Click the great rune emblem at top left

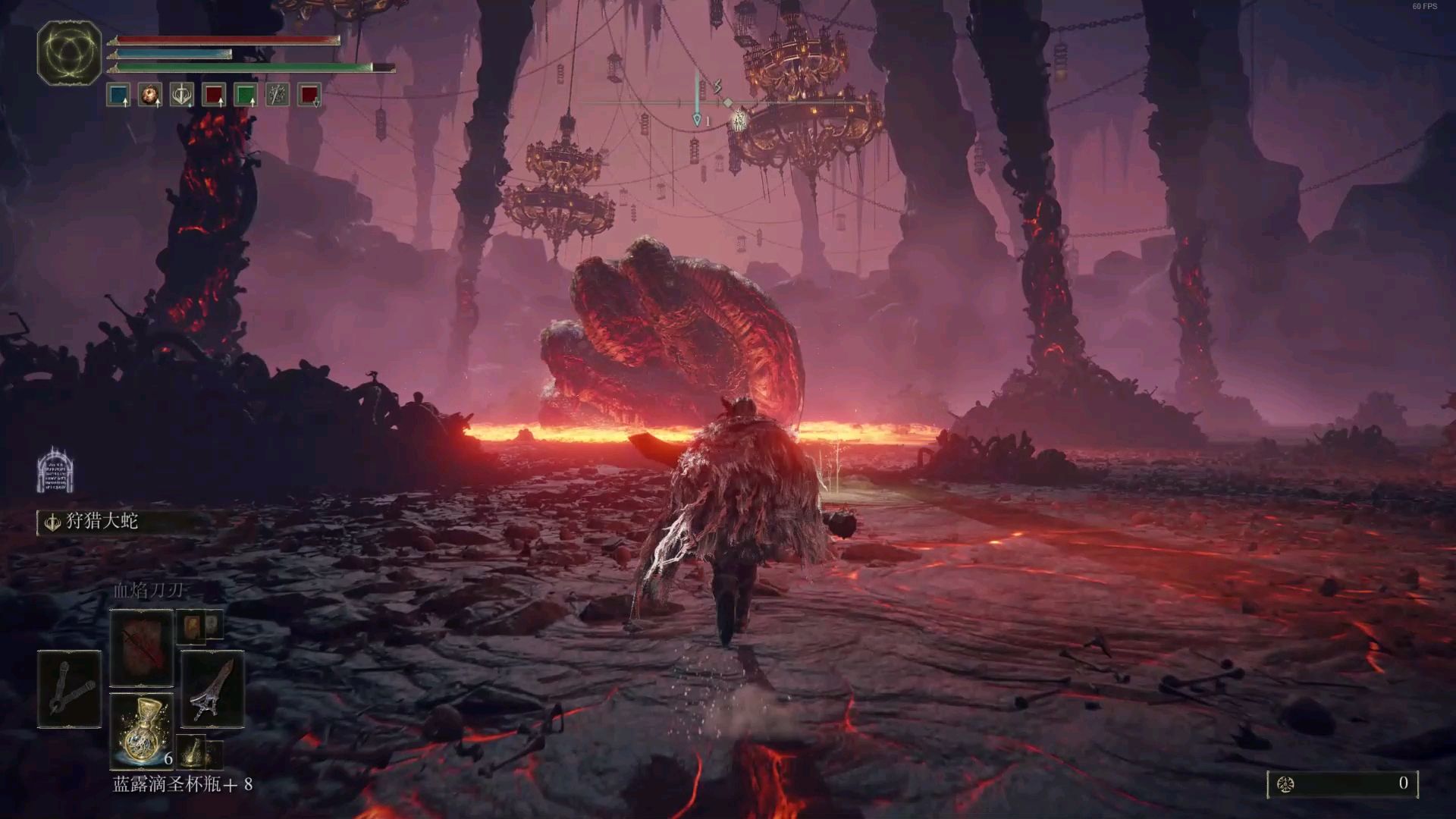tap(69, 52)
